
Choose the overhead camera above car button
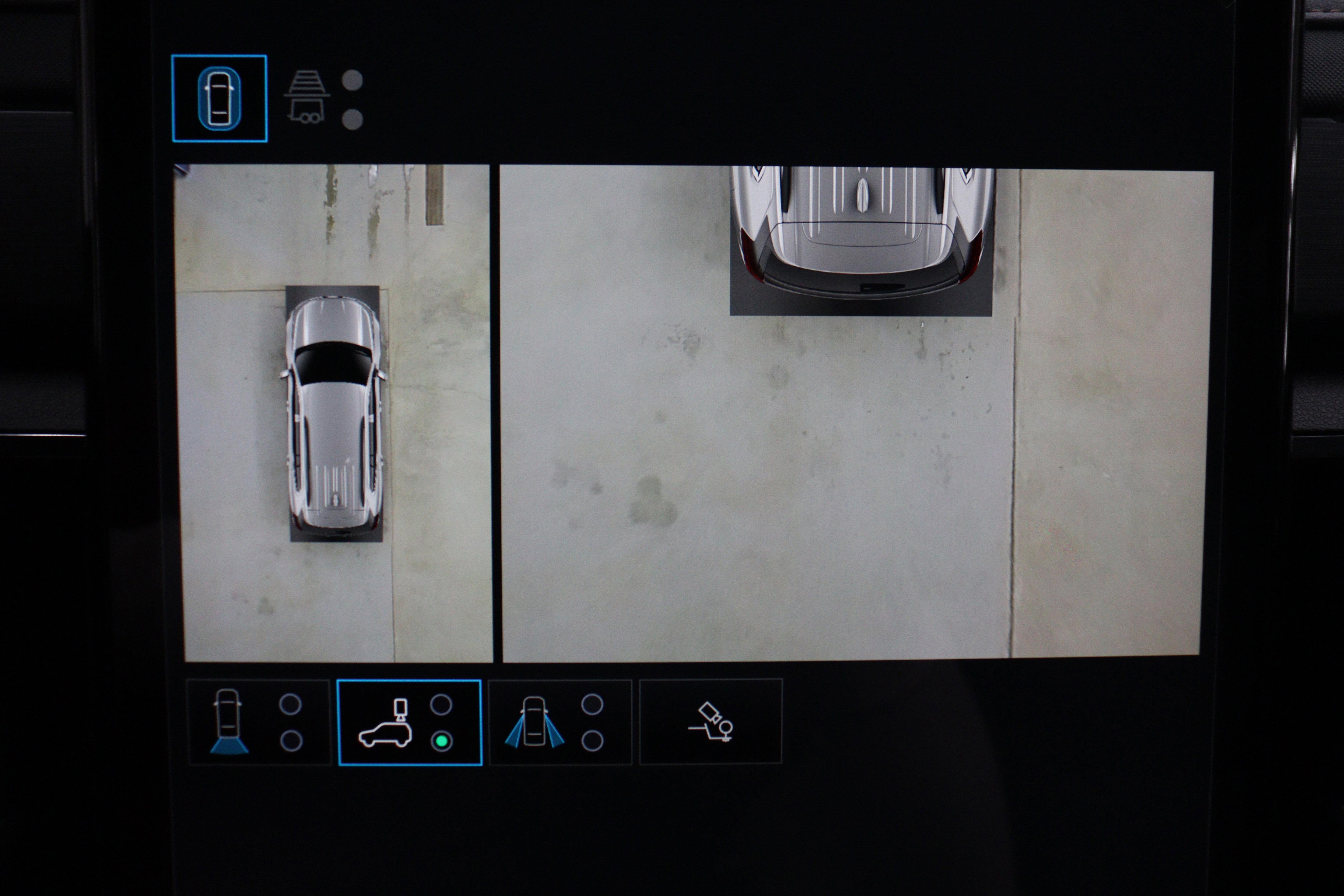click(x=409, y=722)
